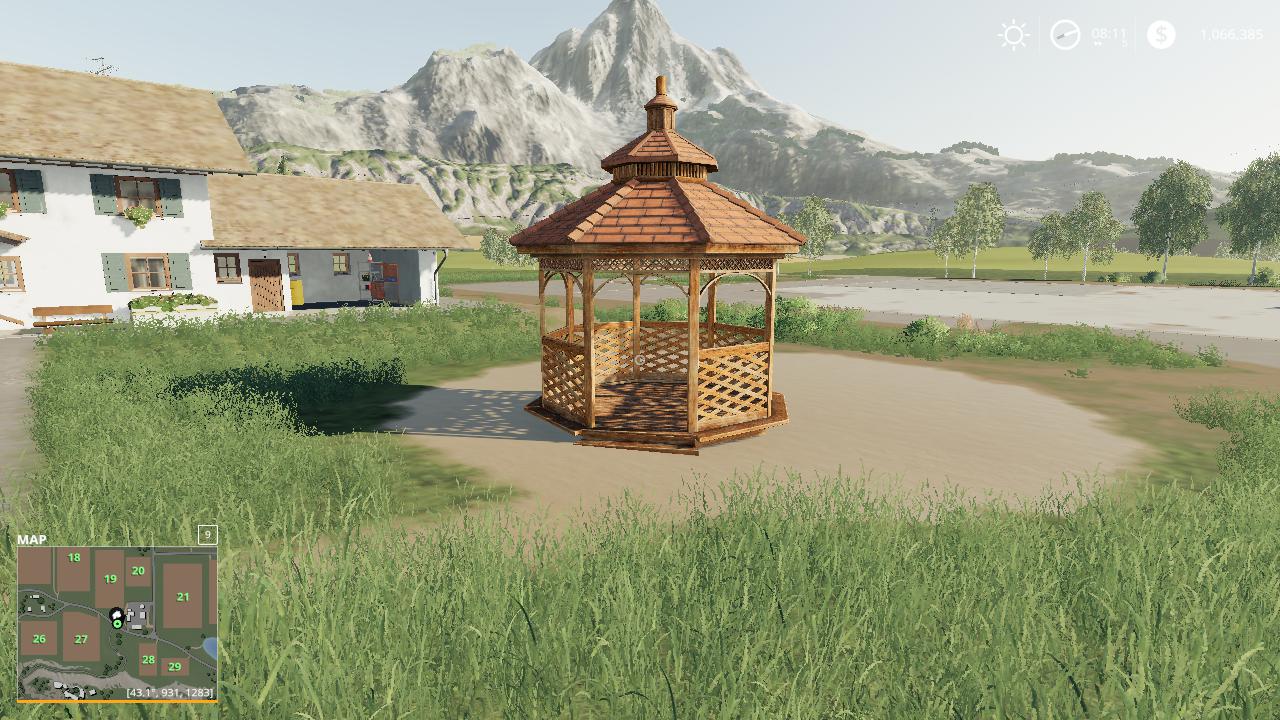Click the sun weather icon
Screen dimensions: 1280x720
(1013, 36)
